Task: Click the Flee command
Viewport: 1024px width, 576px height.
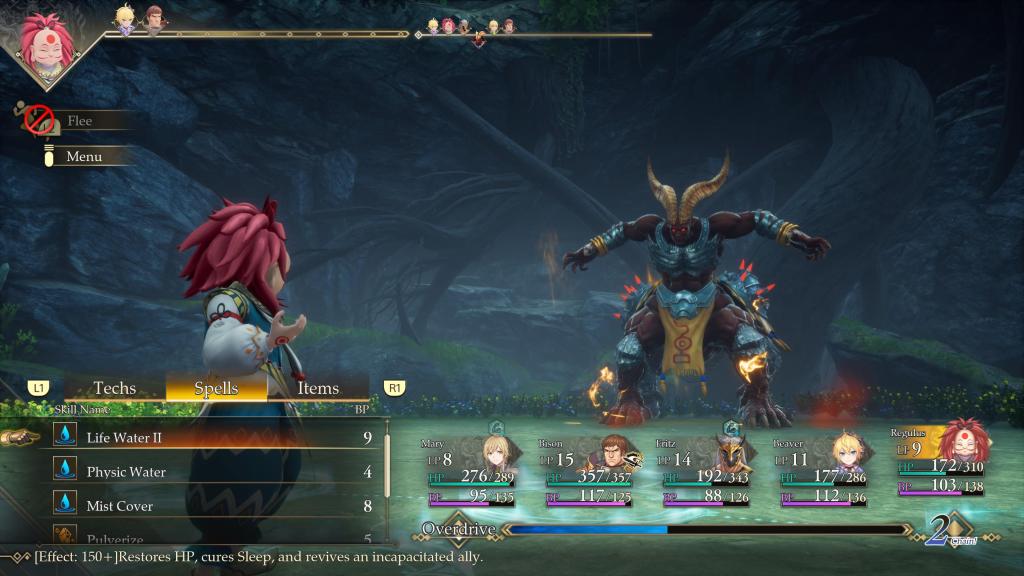Action: pos(80,121)
